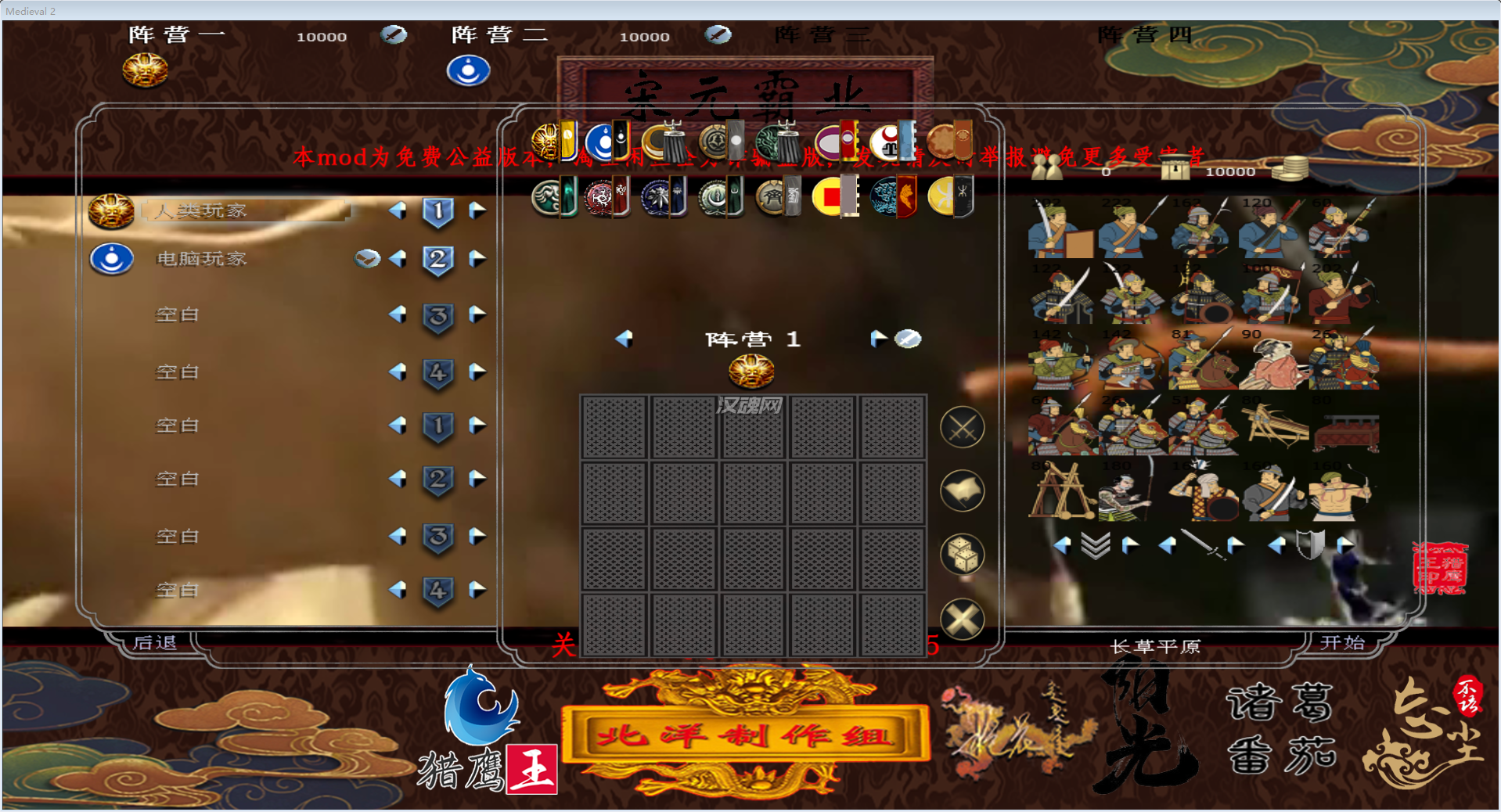Pick the blue crescent moon faction emblem
This screenshot has width=1501, height=812.
pos(600,142)
